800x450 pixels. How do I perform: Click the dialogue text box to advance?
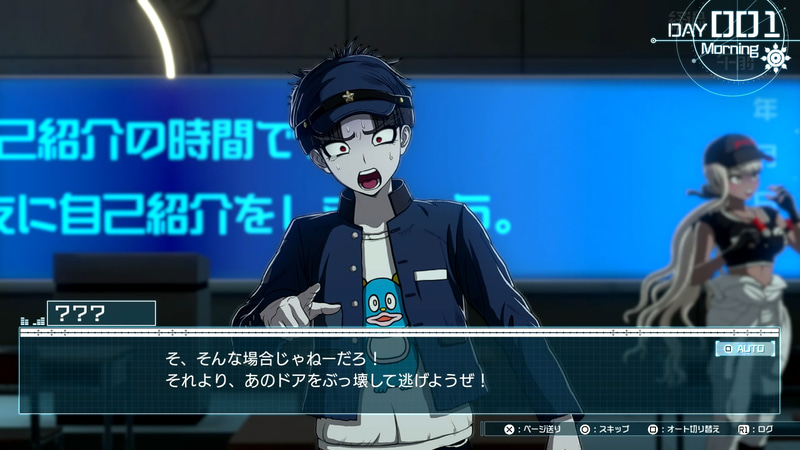coord(400,372)
